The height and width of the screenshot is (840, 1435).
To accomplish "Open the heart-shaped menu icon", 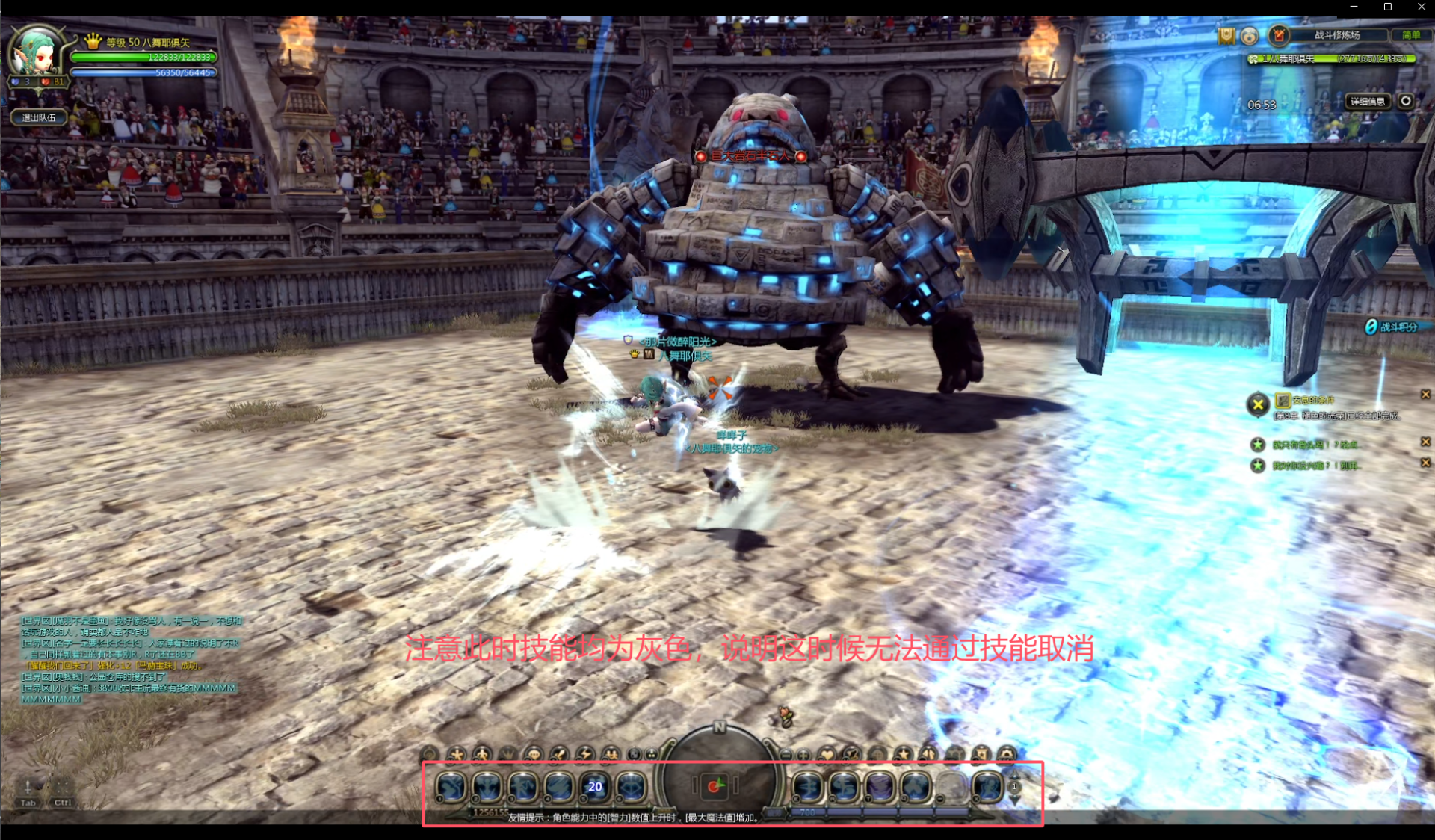I will click(826, 754).
